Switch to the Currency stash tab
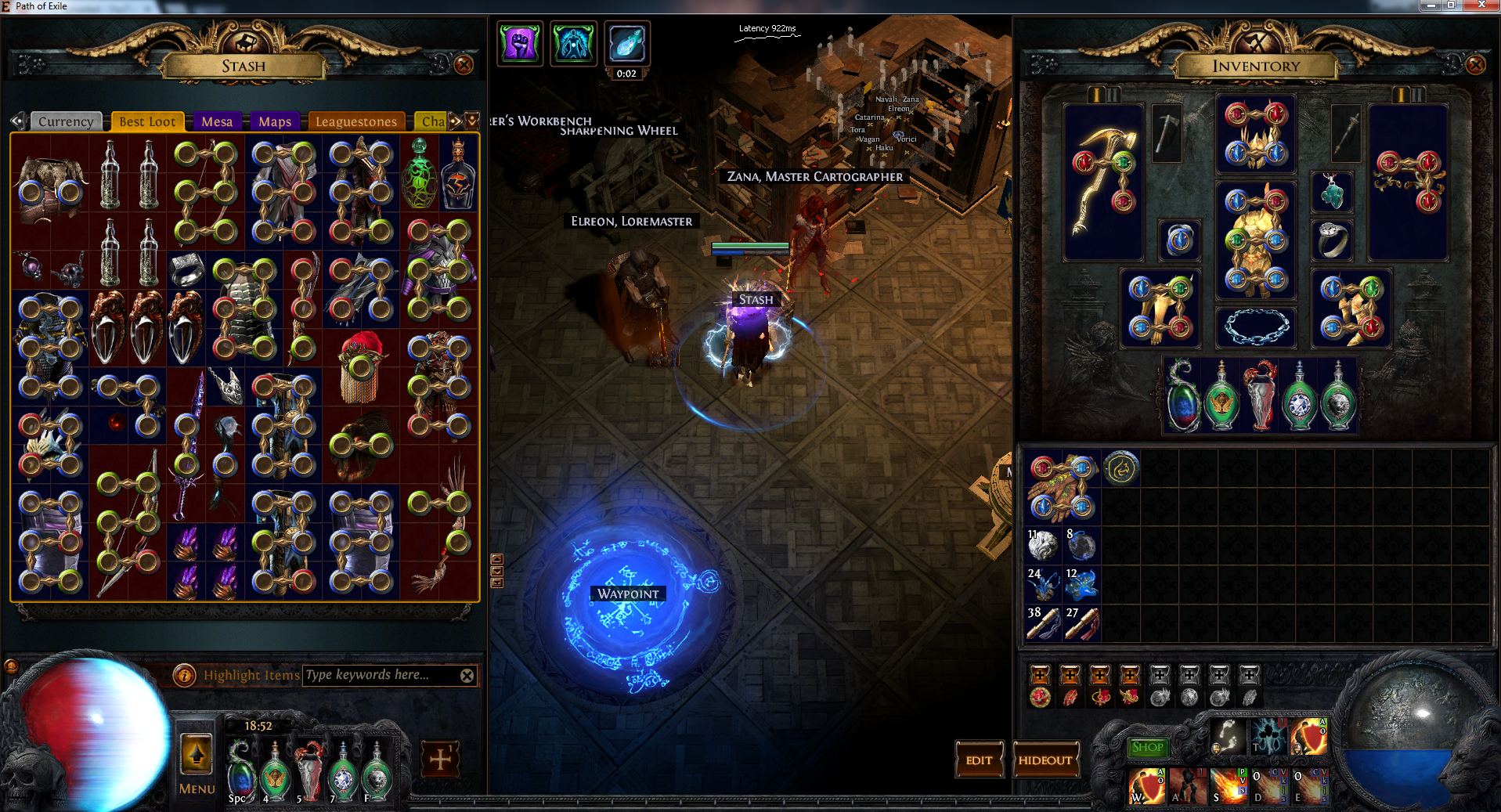Viewport: 1501px width, 812px height. [x=66, y=121]
